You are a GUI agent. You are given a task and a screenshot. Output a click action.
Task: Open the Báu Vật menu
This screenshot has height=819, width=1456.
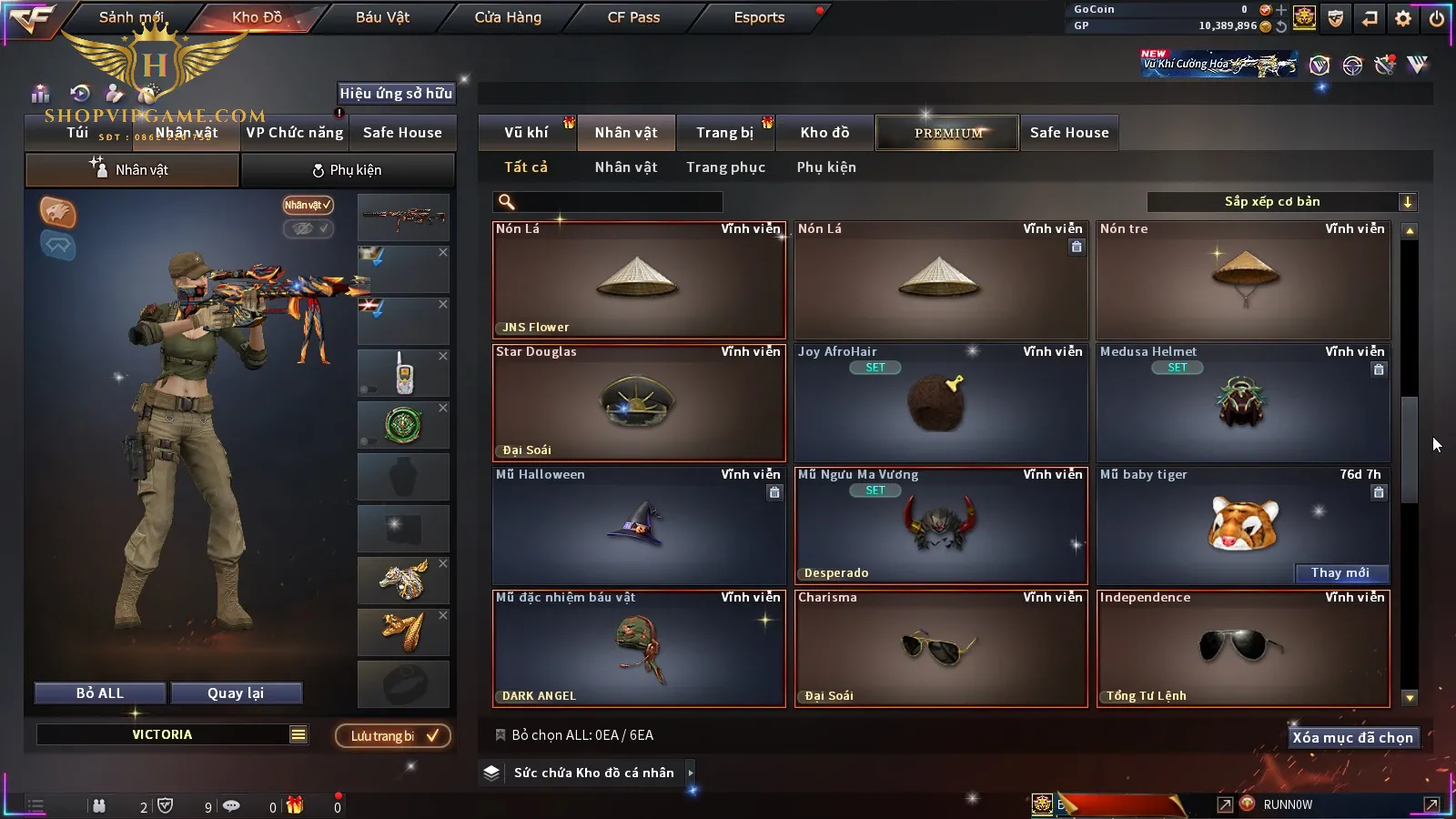point(382,17)
